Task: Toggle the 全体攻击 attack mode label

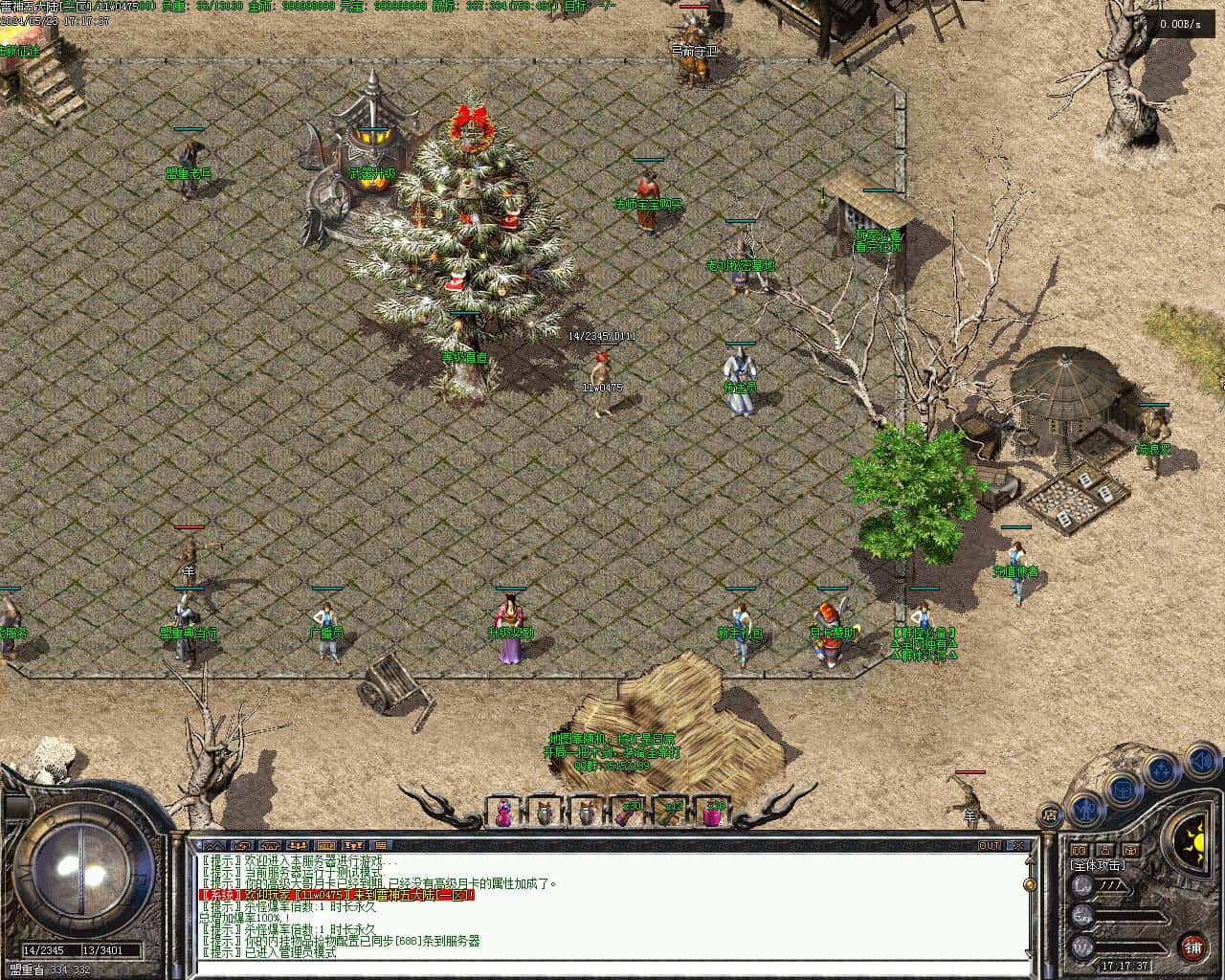Action: [1097, 865]
